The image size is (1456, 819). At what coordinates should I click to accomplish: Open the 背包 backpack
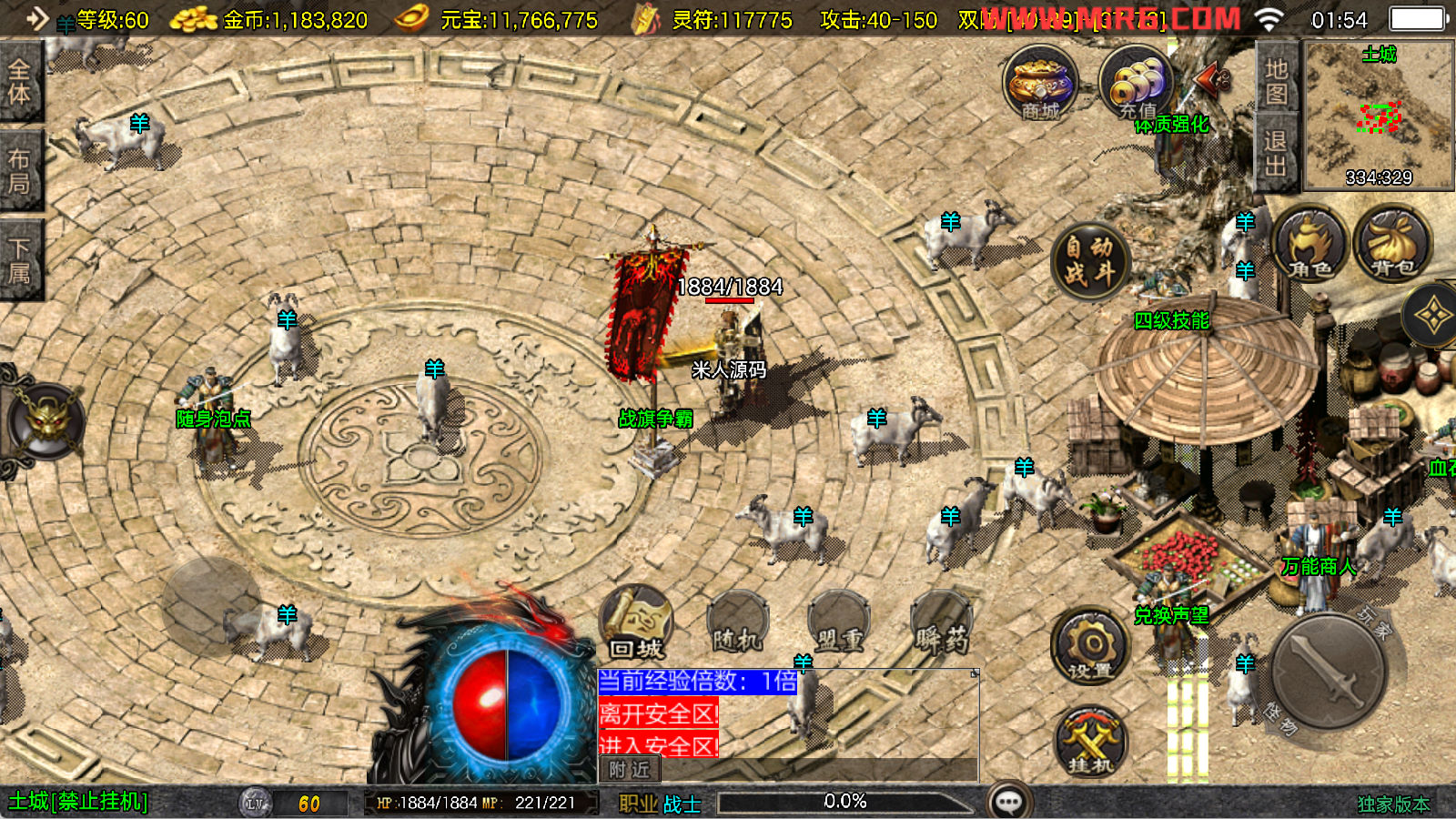tap(1392, 244)
